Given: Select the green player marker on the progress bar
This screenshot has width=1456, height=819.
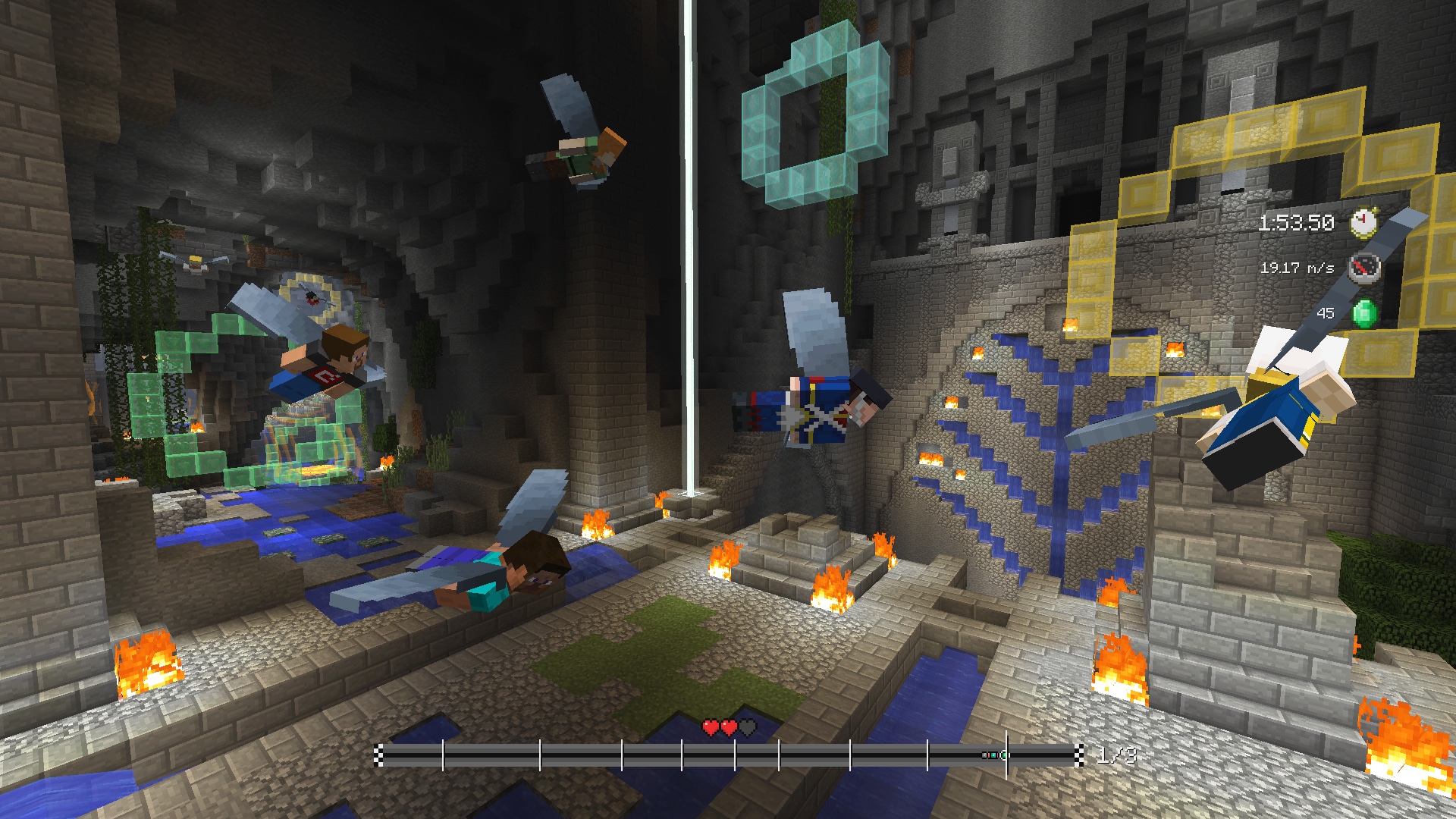Looking at the screenshot, I should tap(1003, 755).
